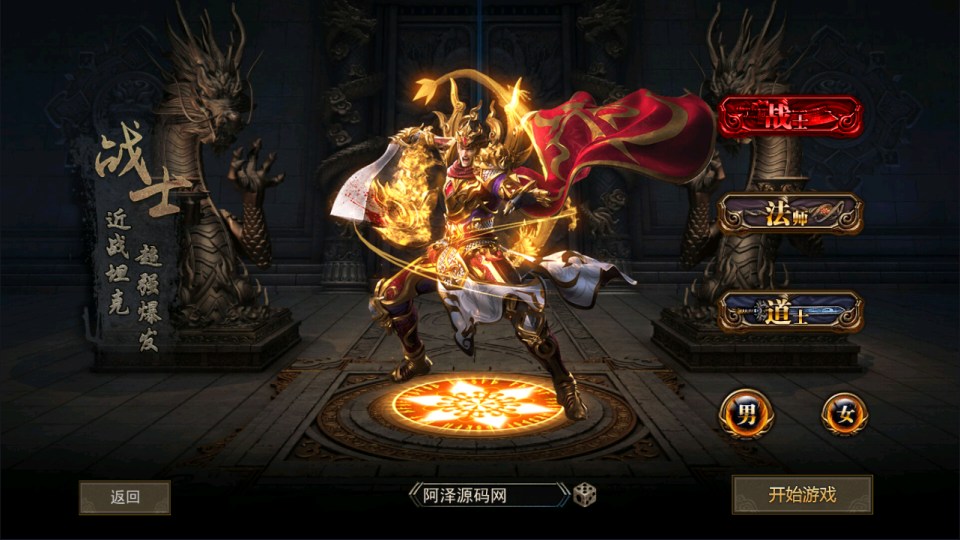Screen dimensions: 960x540
Task: Switch to female gender 女 button
Action: [844, 413]
